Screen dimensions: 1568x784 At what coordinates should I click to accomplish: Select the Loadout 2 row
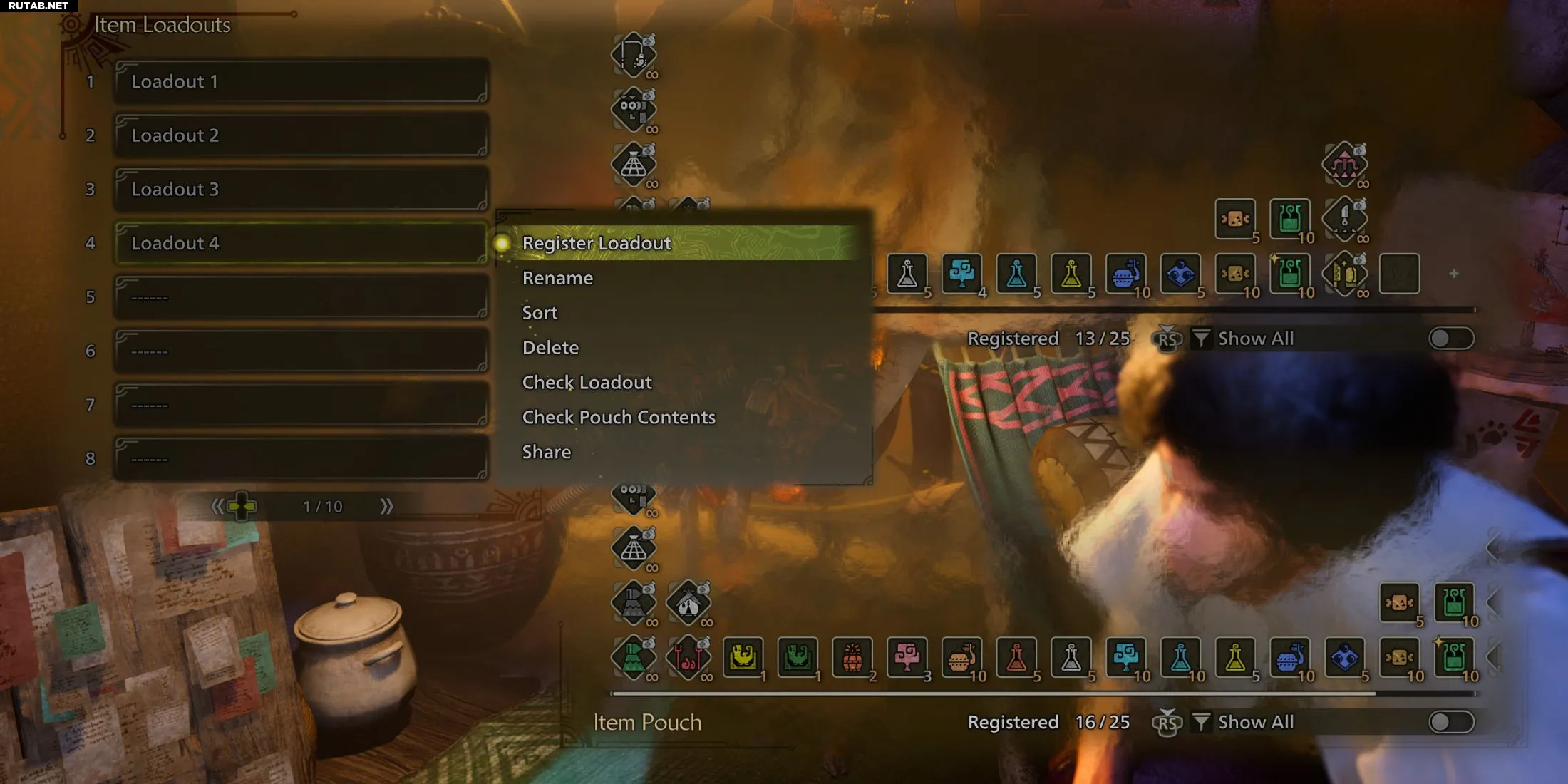(x=301, y=135)
